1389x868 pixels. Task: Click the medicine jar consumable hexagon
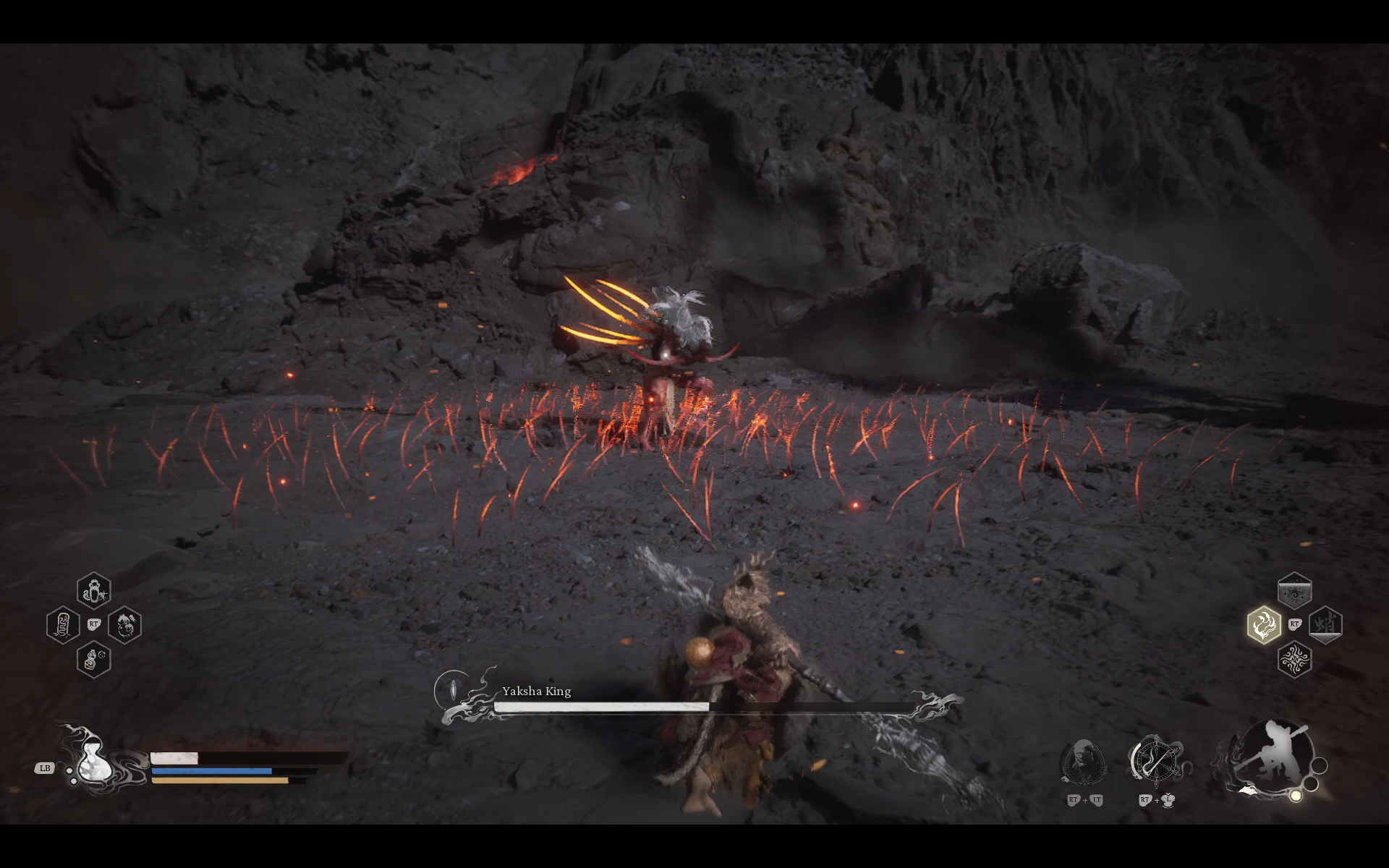(93, 590)
